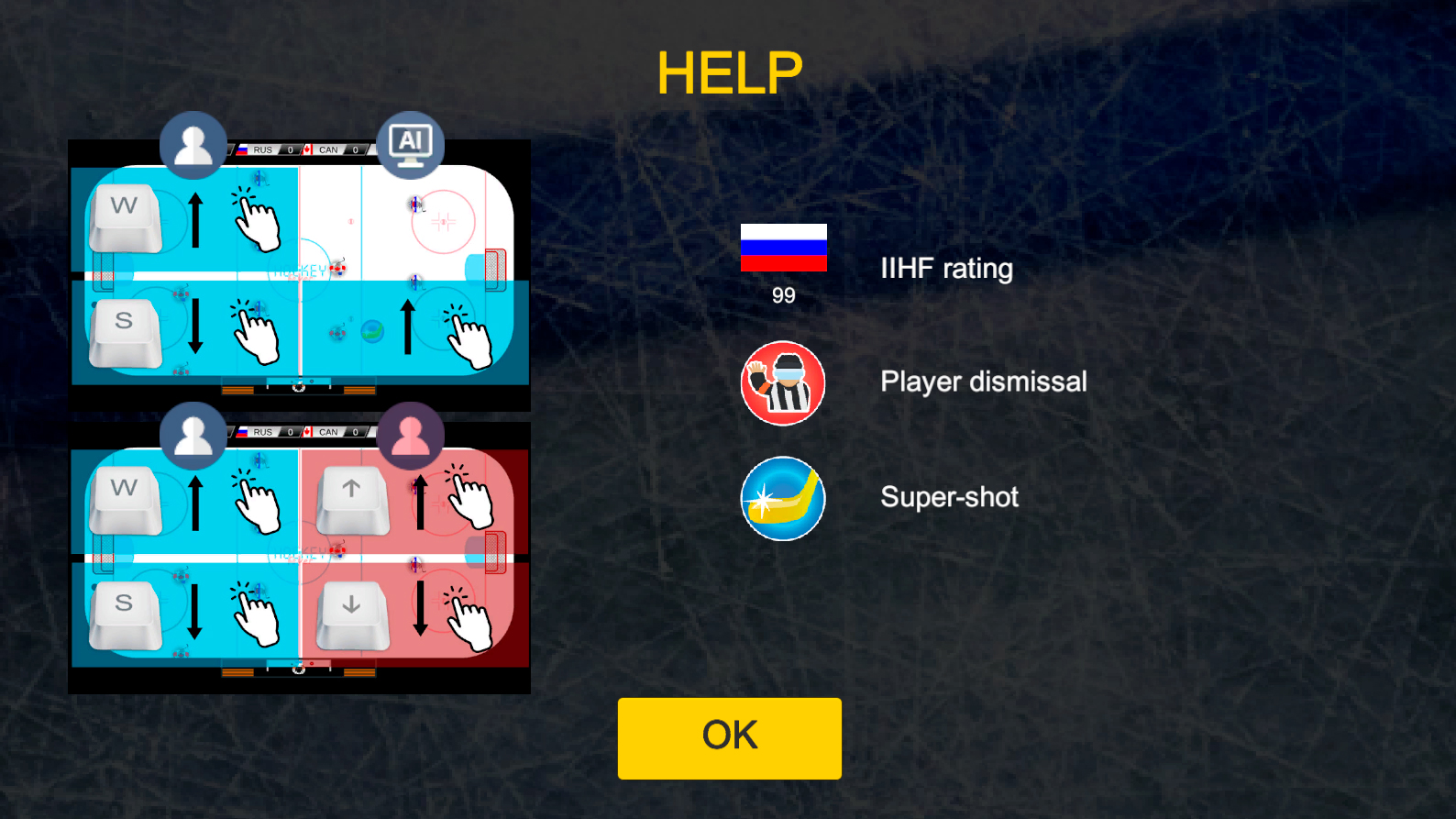Click the IIHF rating text

(x=947, y=269)
